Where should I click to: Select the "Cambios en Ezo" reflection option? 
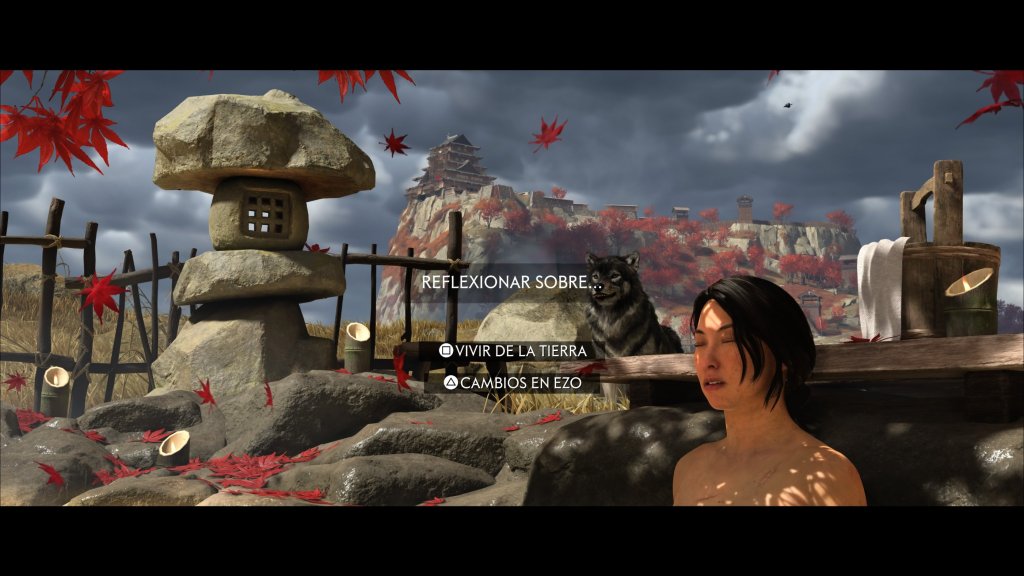click(x=512, y=382)
